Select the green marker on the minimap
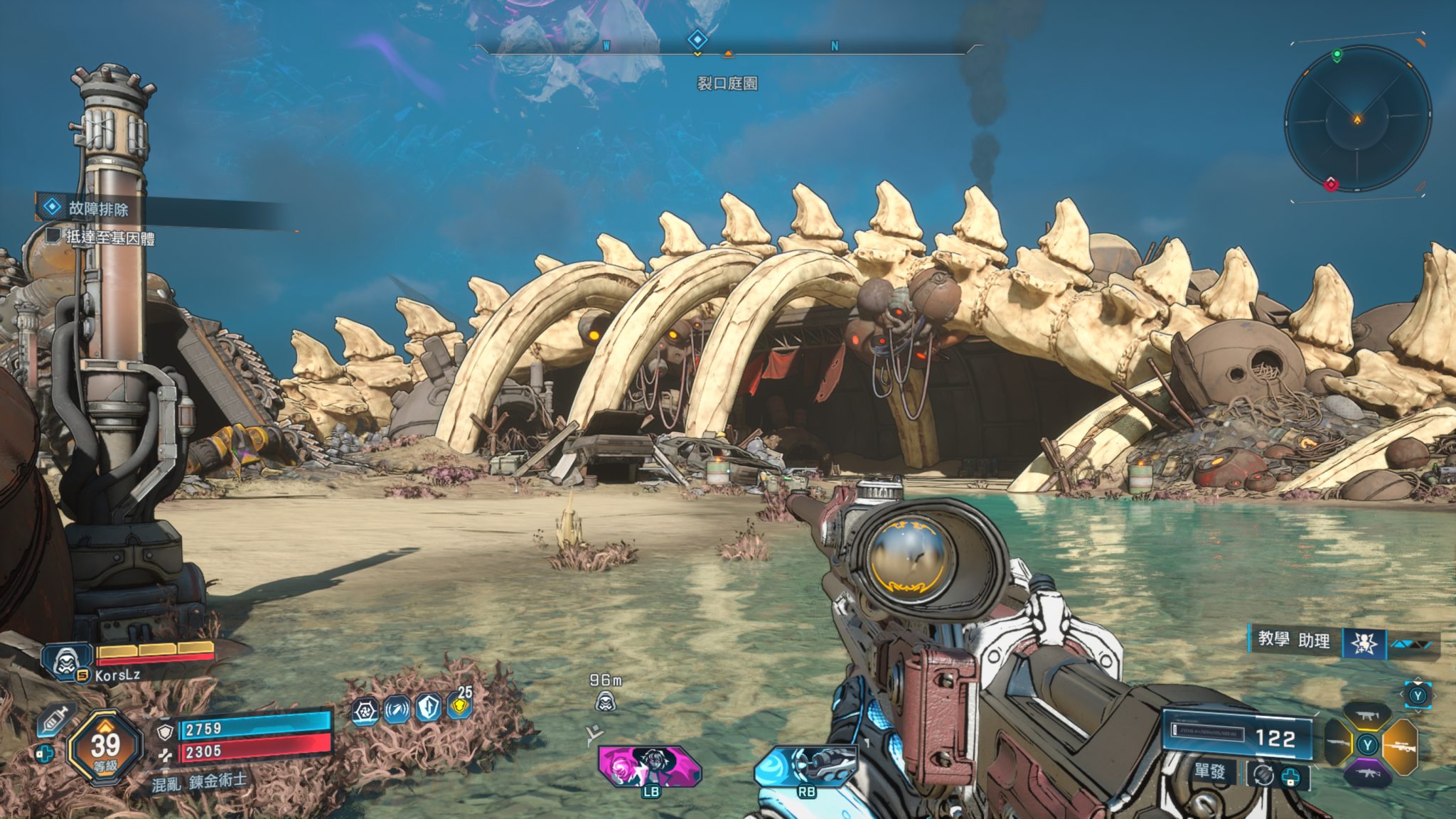The width and height of the screenshot is (1456, 819). click(1337, 55)
